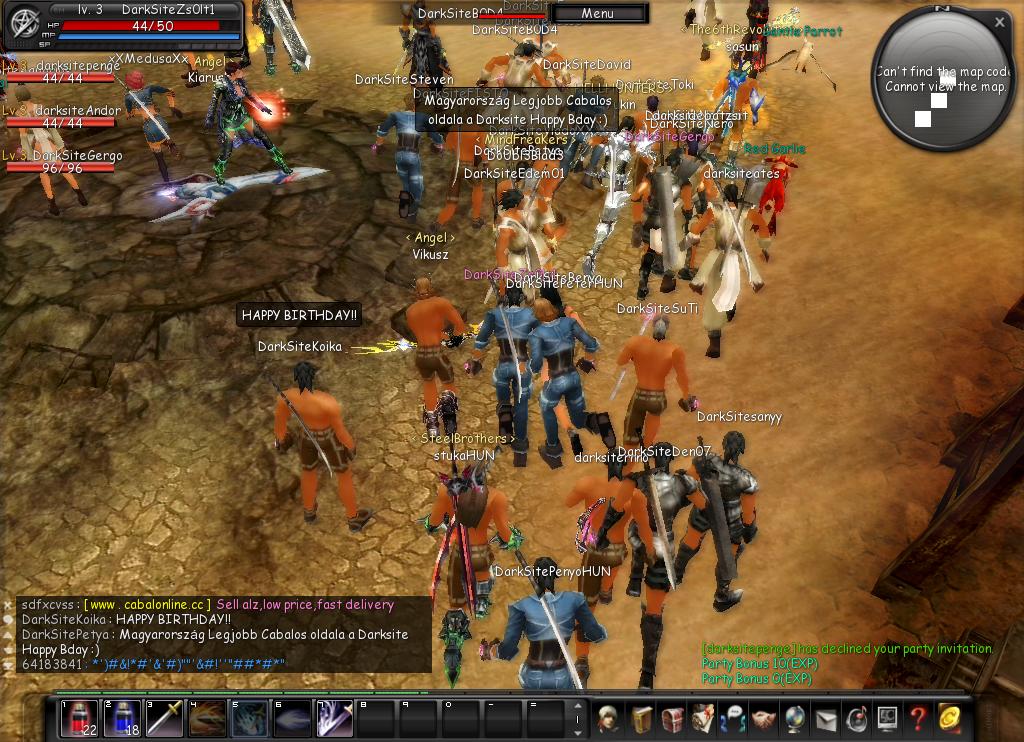Select the skill in hotbar slot 4
The height and width of the screenshot is (742, 1024).
coord(207,718)
